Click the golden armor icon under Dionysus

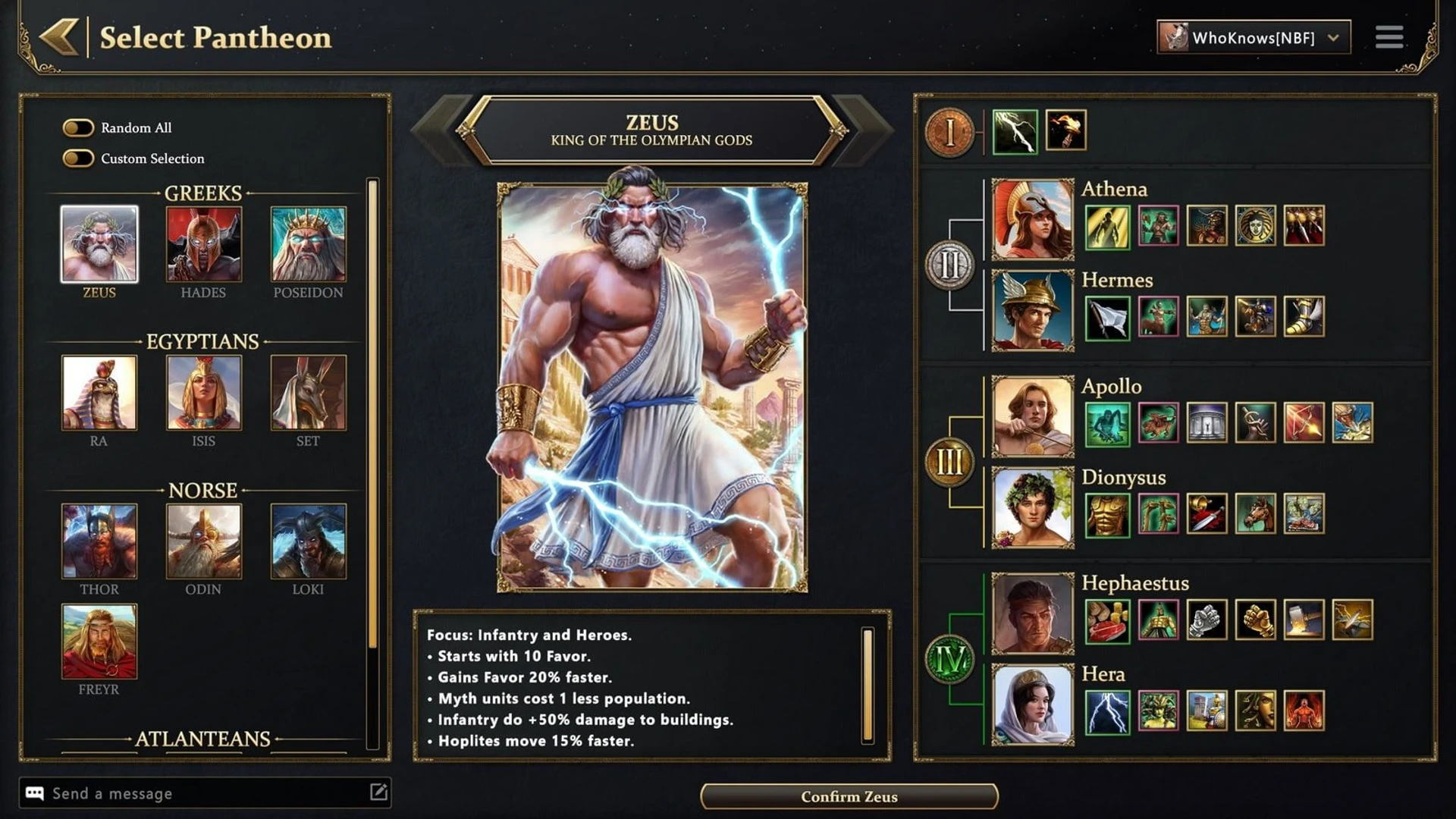(1108, 514)
